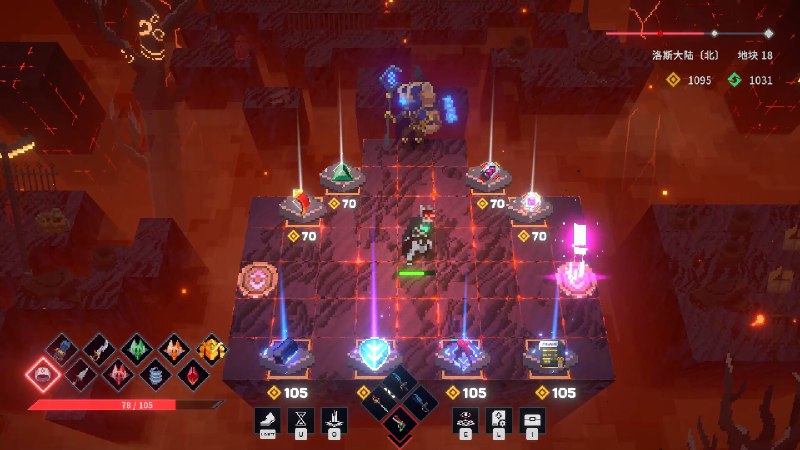800x450 pixels.
Task: Pick the red fox mask slot
Action: [x=118, y=374]
